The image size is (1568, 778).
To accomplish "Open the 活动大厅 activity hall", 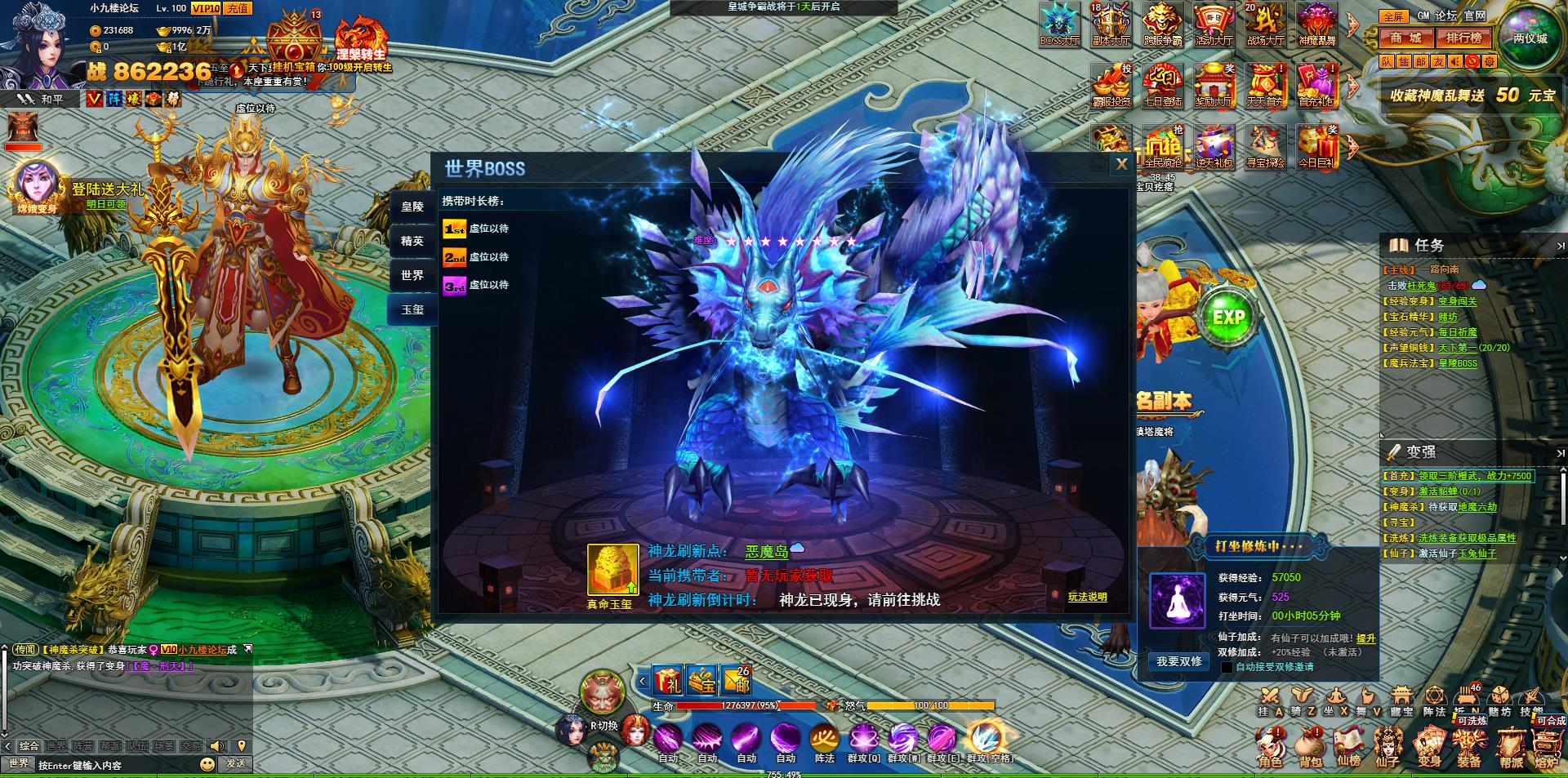I will (x=1214, y=24).
